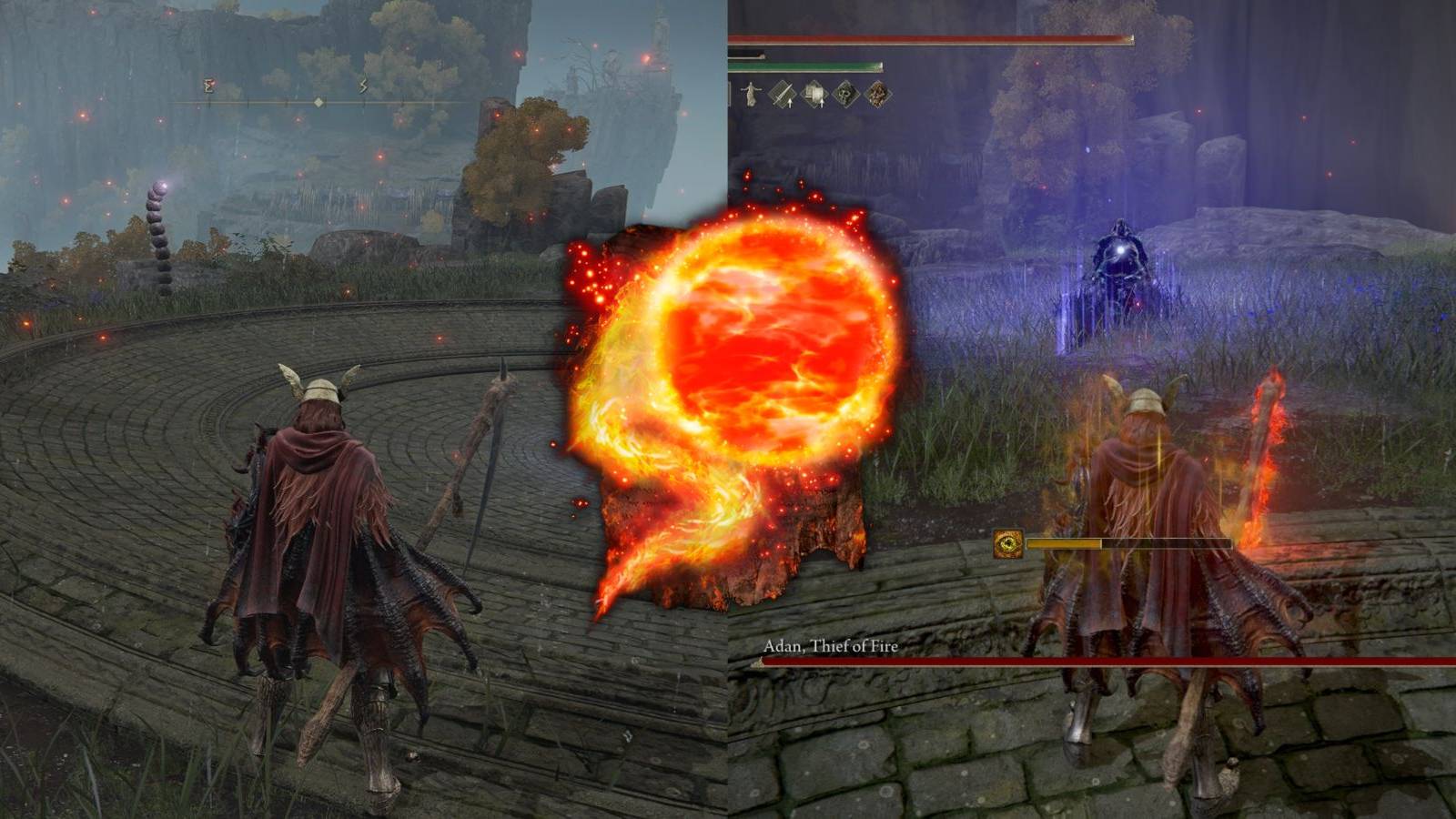1456x819 pixels.
Task: Click the red player health bar
Action: point(928,39)
